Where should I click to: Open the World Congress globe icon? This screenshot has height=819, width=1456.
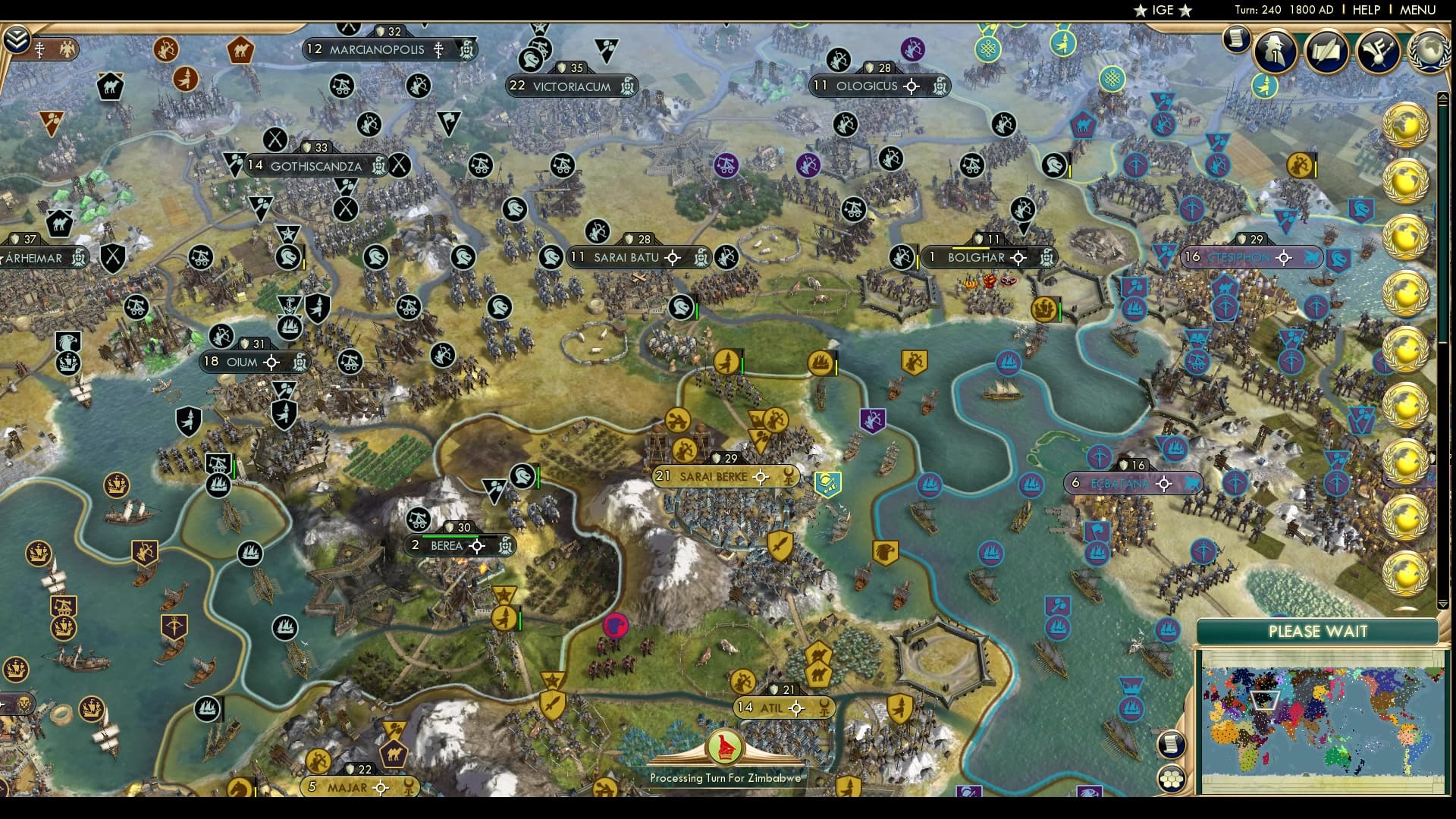coord(1430,52)
